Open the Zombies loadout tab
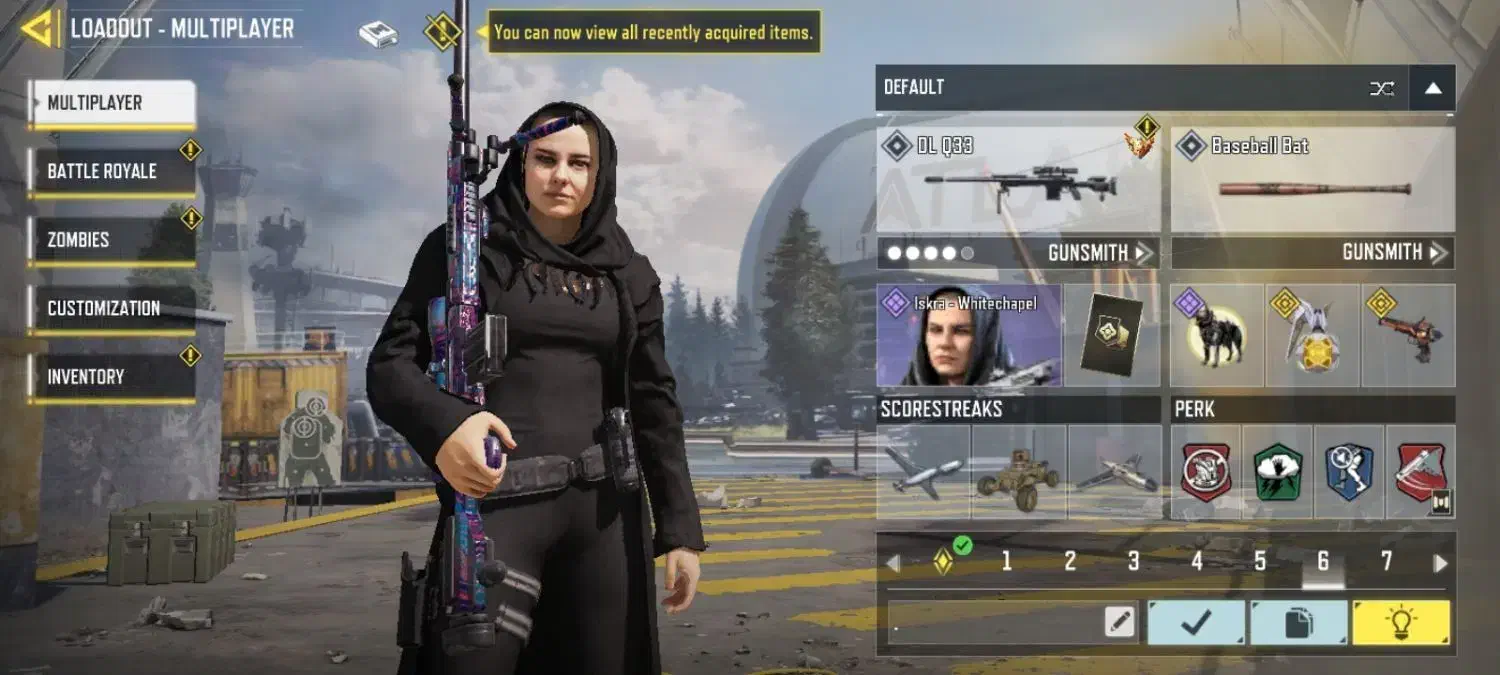 coord(111,240)
